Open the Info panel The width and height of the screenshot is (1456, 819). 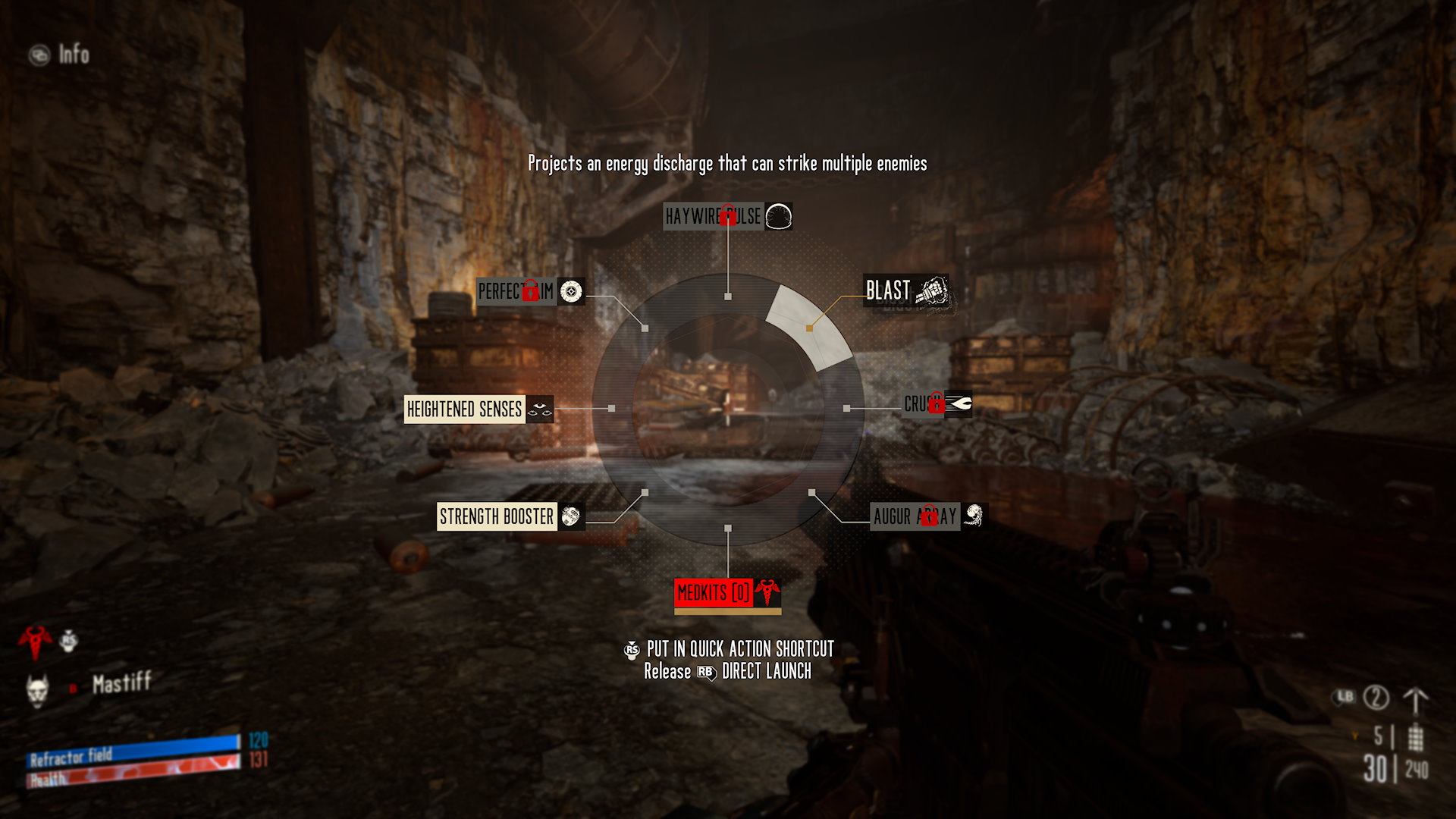pyautogui.click(x=61, y=55)
